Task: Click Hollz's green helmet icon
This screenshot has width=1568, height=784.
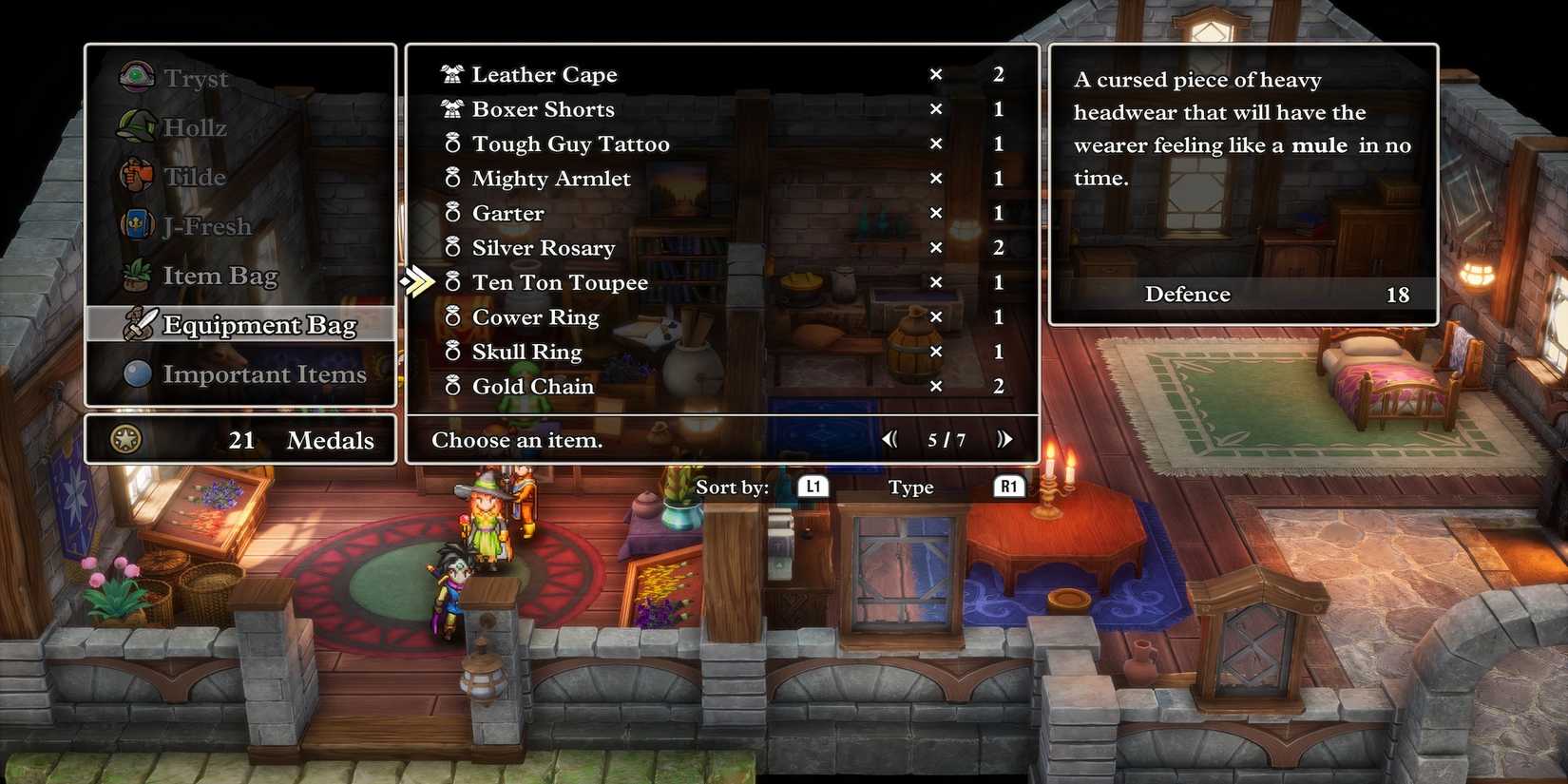Action: (136, 126)
